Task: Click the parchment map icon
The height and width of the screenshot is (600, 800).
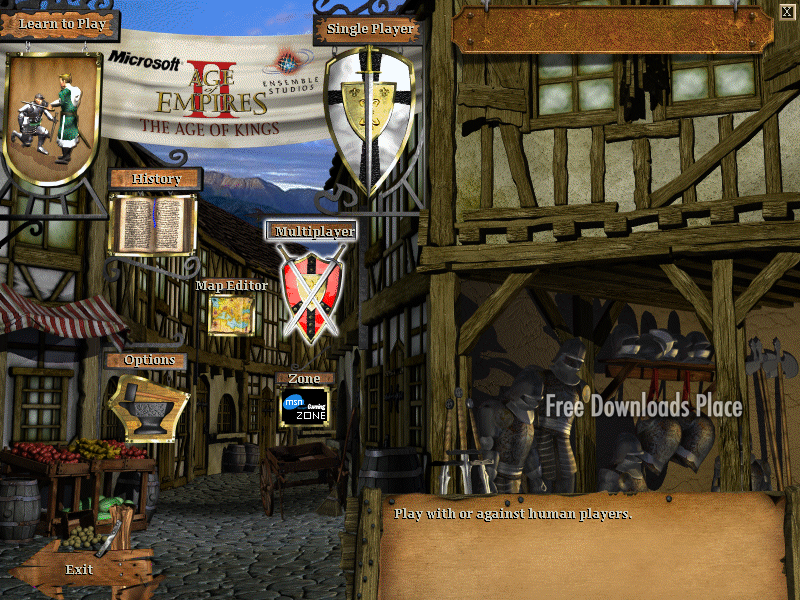Action: coord(231,315)
